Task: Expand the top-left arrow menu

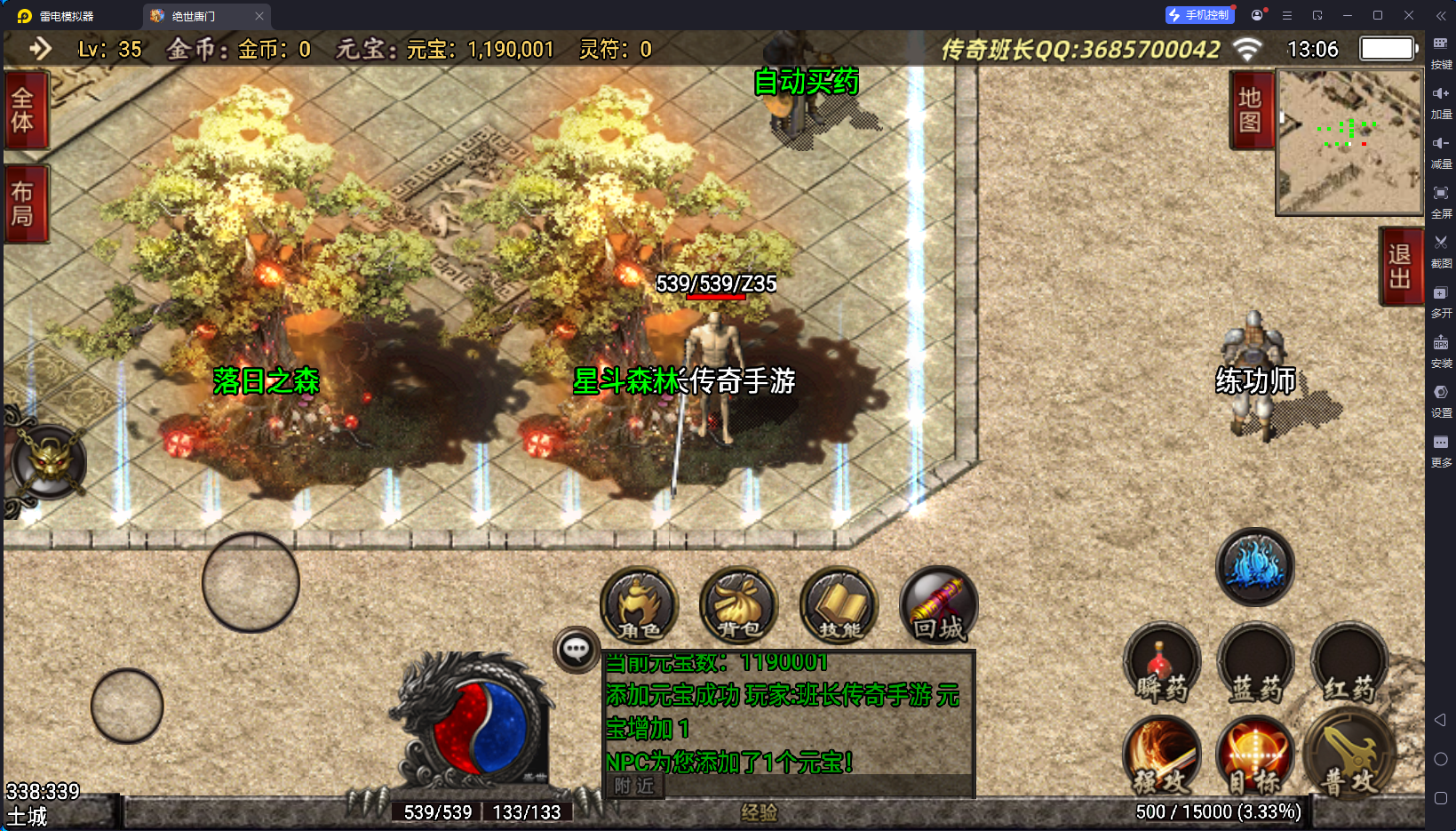Action: (x=40, y=49)
